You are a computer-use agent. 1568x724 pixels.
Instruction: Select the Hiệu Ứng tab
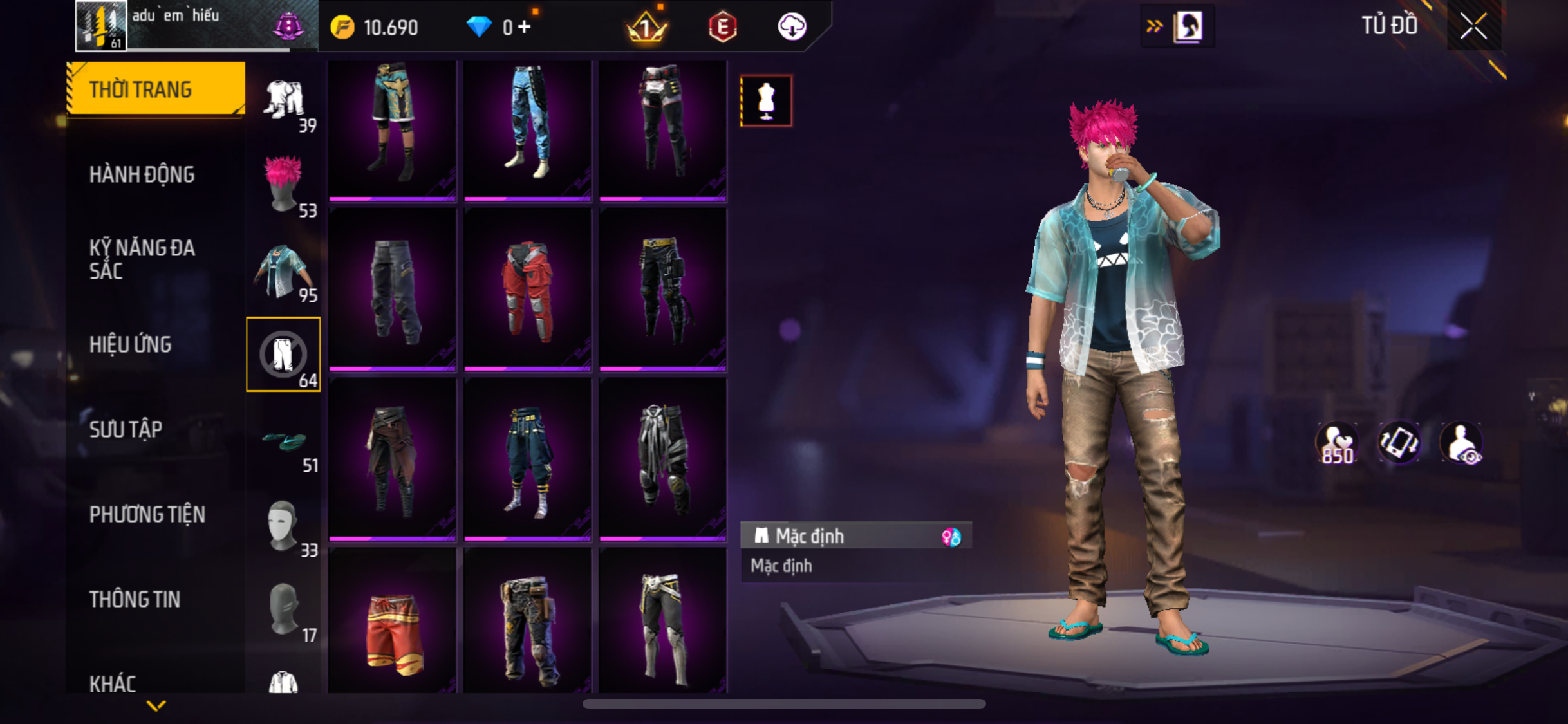tap(130, 344)
